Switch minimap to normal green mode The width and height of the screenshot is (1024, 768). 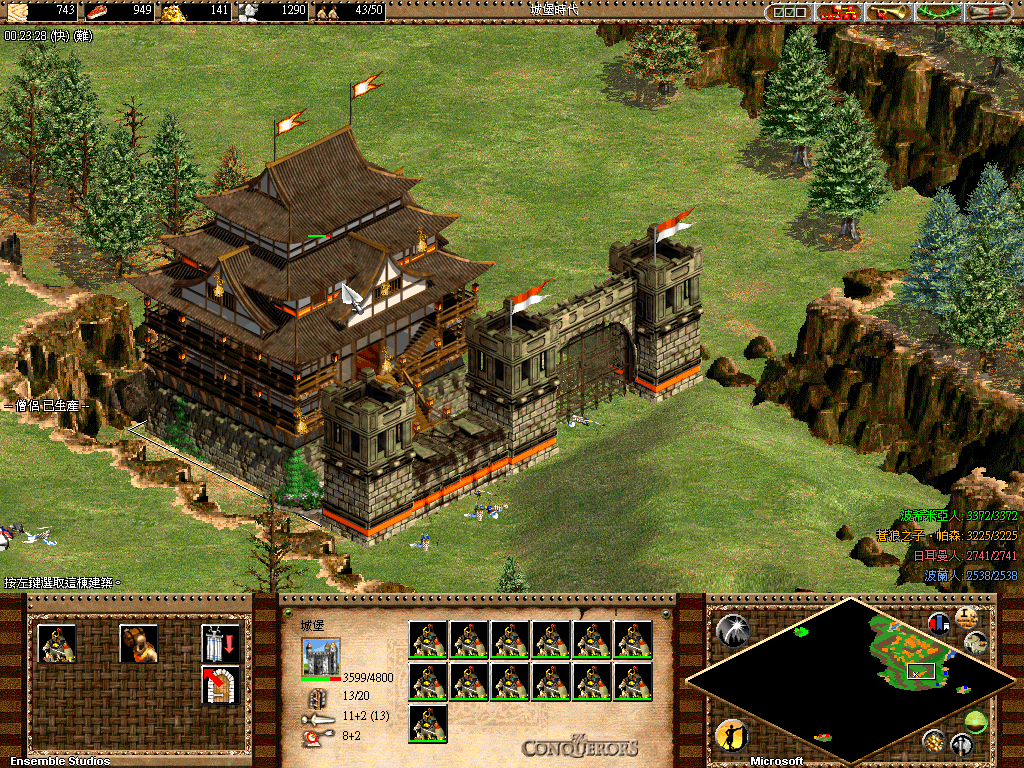976,721
